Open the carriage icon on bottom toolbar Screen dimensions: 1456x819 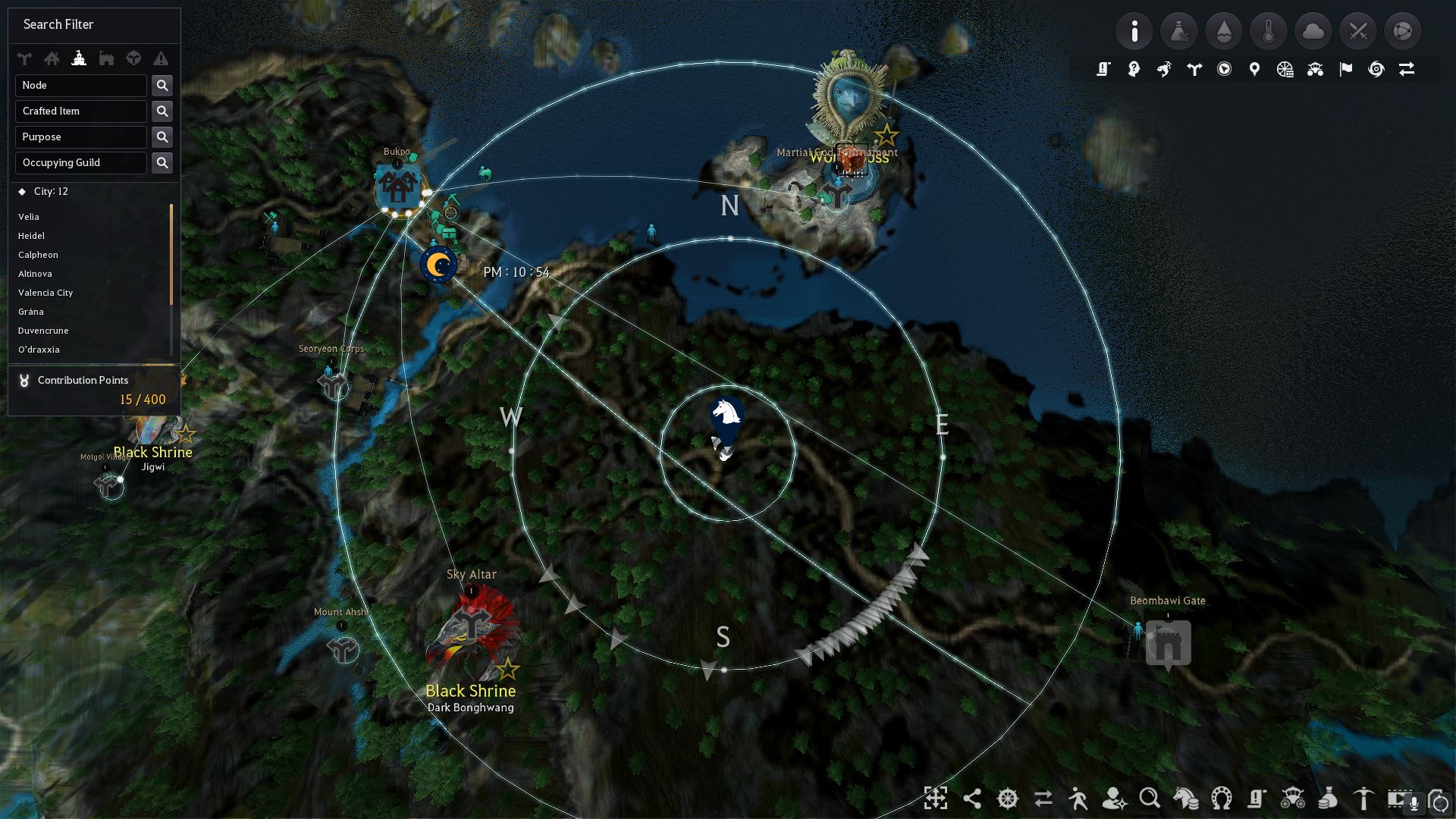click(1291, 799)
